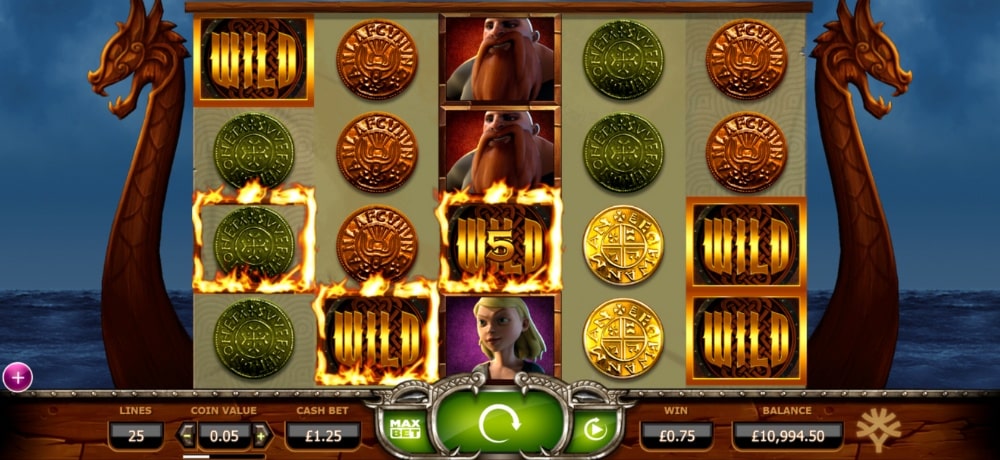1000x460 pixels.
Task: Start autoplay with the play arrow button
Action: [x=594, y=430]
